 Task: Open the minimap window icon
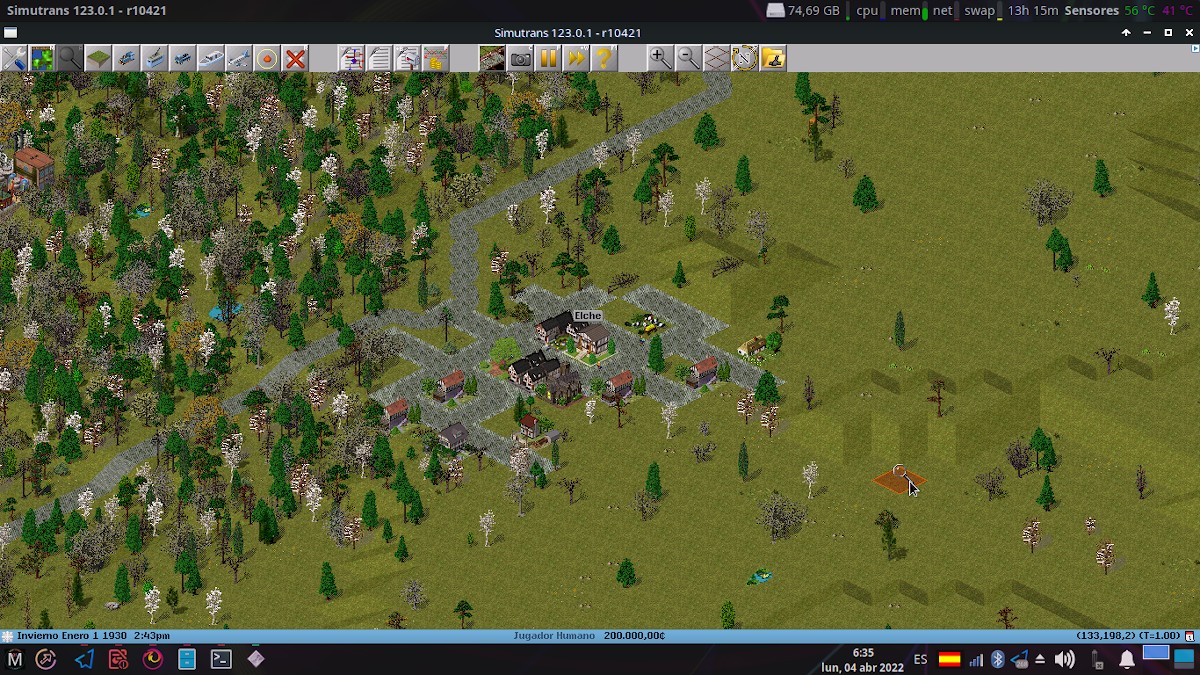click(x=42, y=58)
